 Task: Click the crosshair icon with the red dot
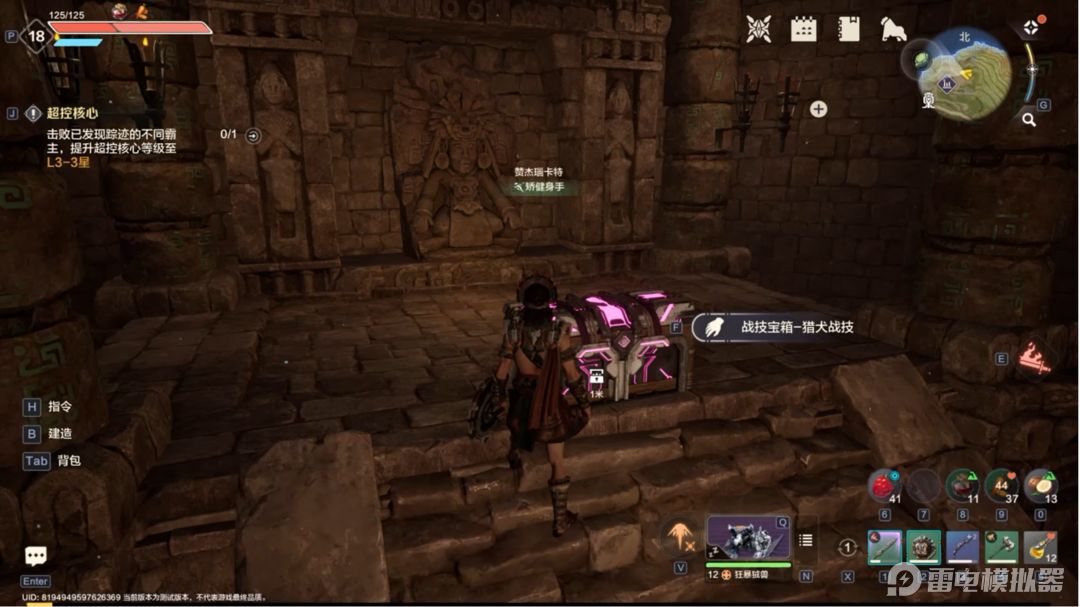click(x=1030, y=28)
